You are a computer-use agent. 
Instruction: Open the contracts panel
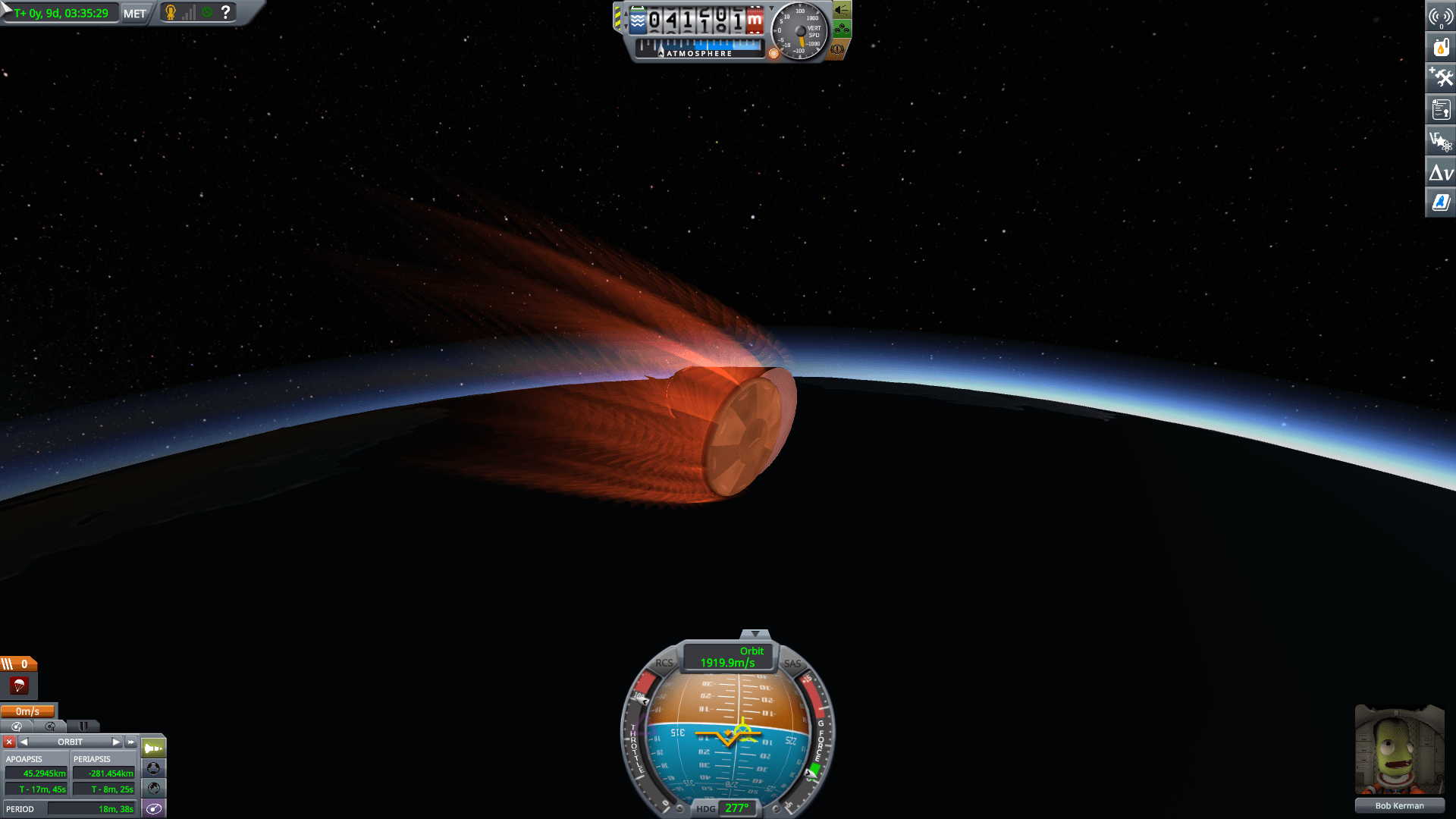(x=1440, y=109)
